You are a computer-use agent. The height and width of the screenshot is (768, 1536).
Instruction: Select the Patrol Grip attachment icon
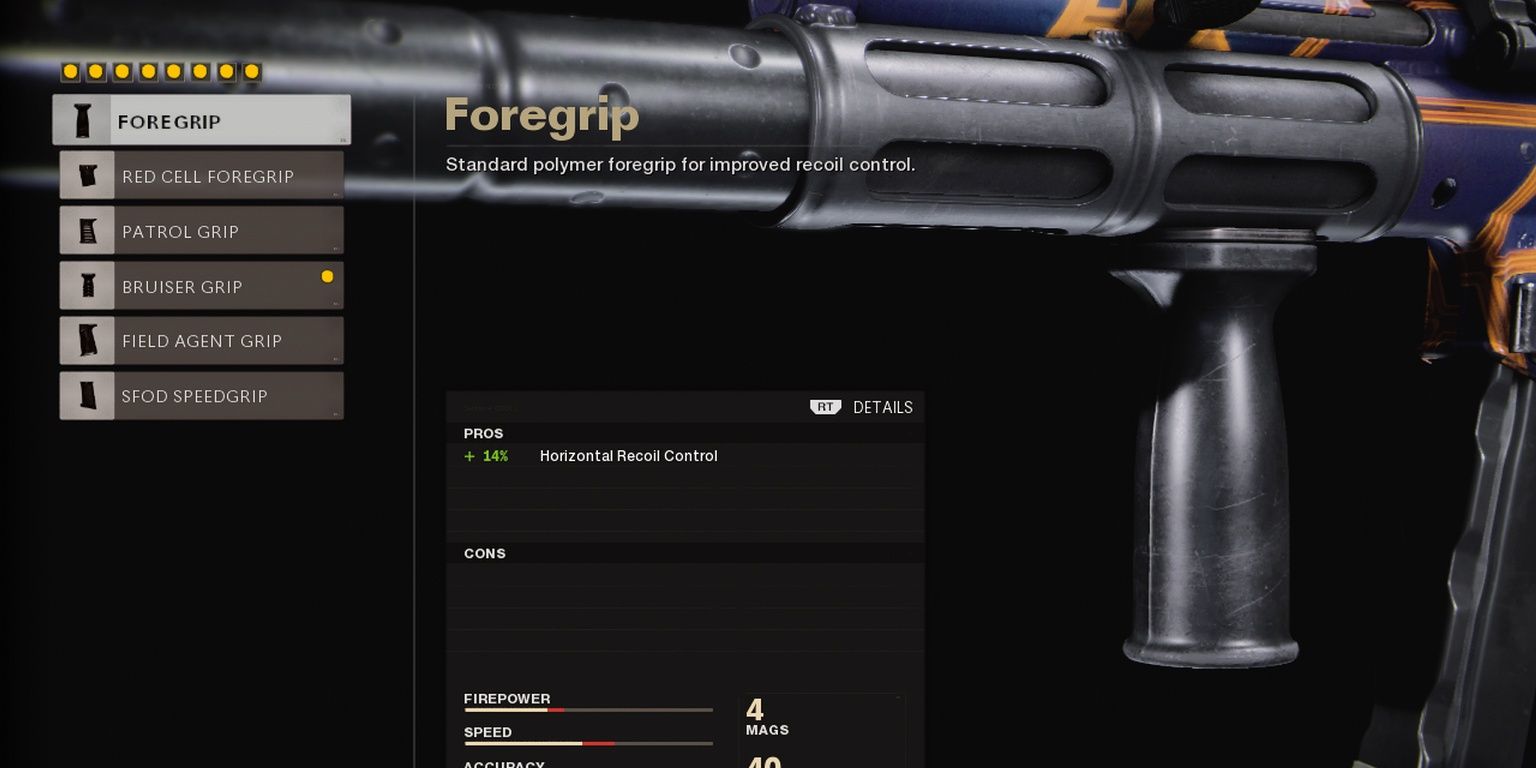(x=87, y=231)
